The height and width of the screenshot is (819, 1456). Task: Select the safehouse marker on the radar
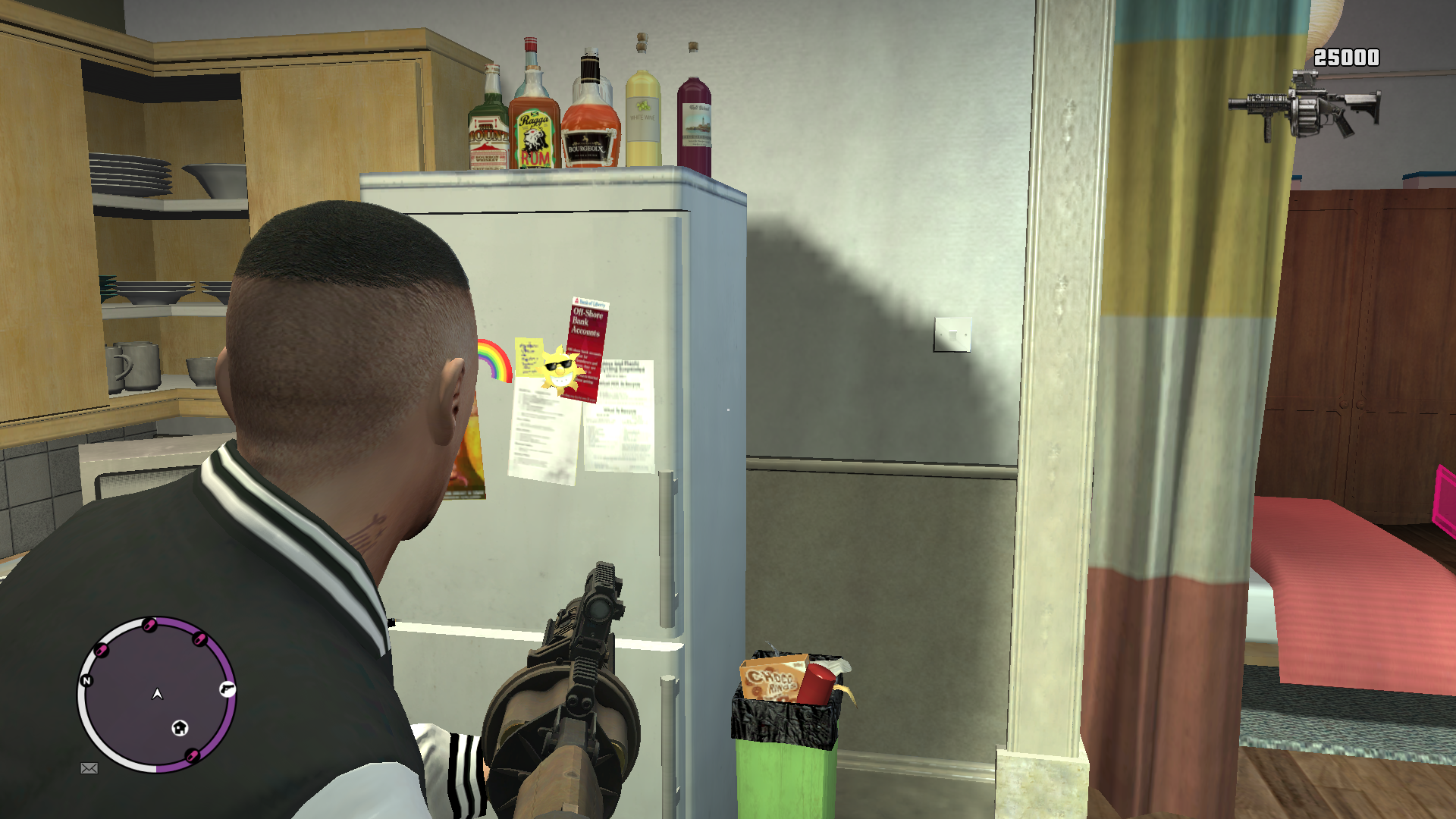[180, 728]
